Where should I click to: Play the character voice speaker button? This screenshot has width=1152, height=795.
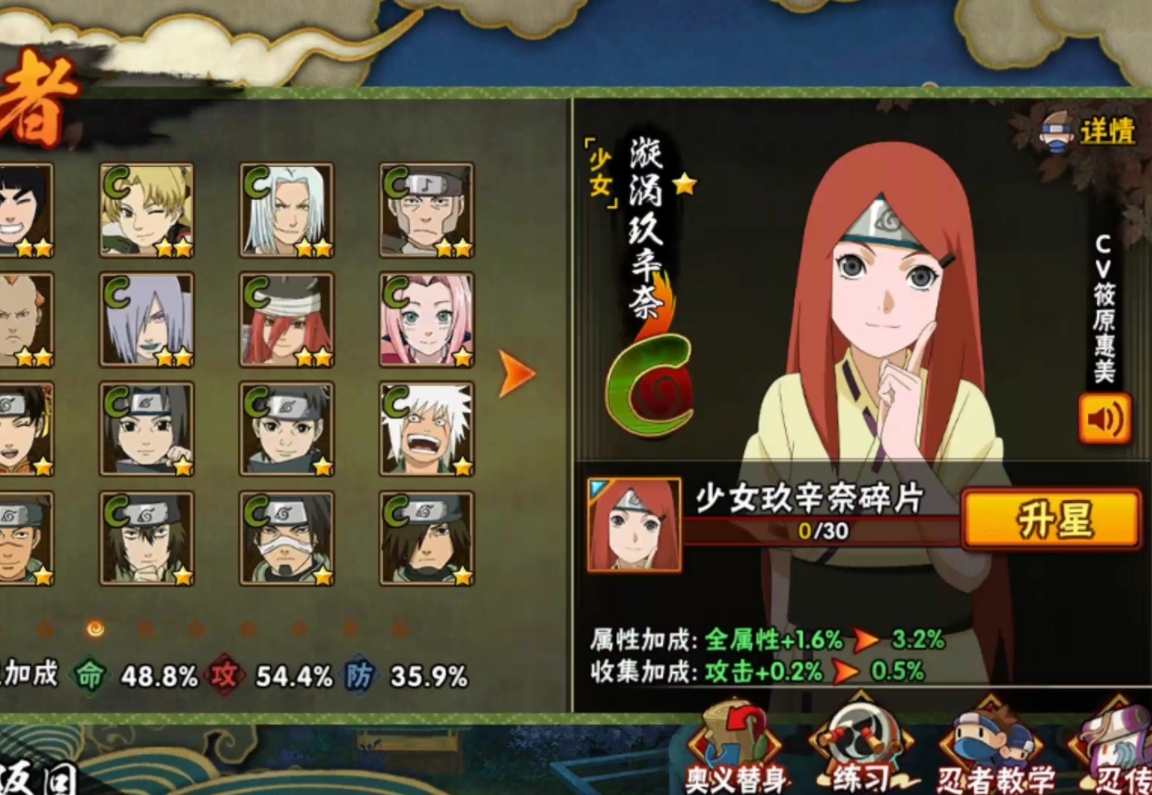click(x=1104, y=419)
